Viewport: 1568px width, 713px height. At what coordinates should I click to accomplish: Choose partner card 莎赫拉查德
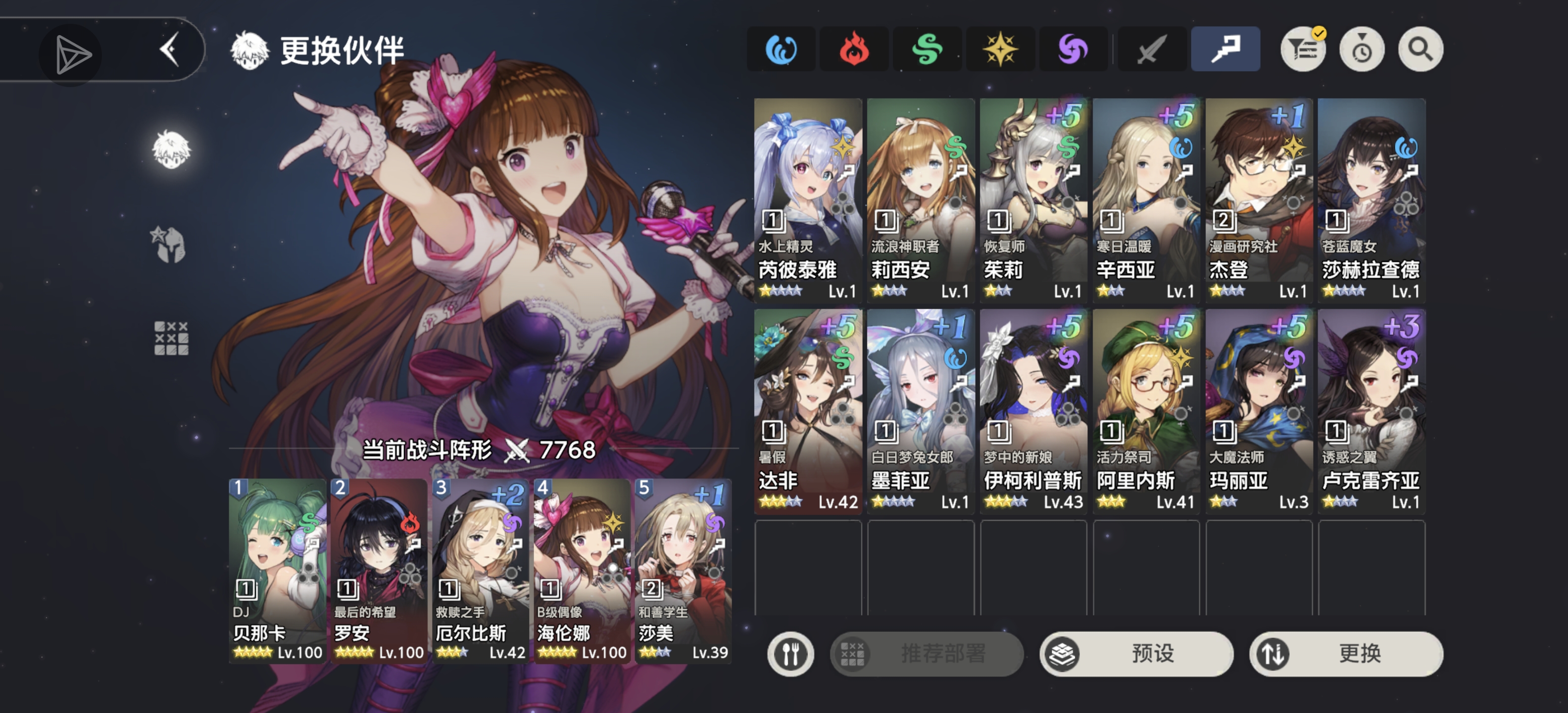1371,200
